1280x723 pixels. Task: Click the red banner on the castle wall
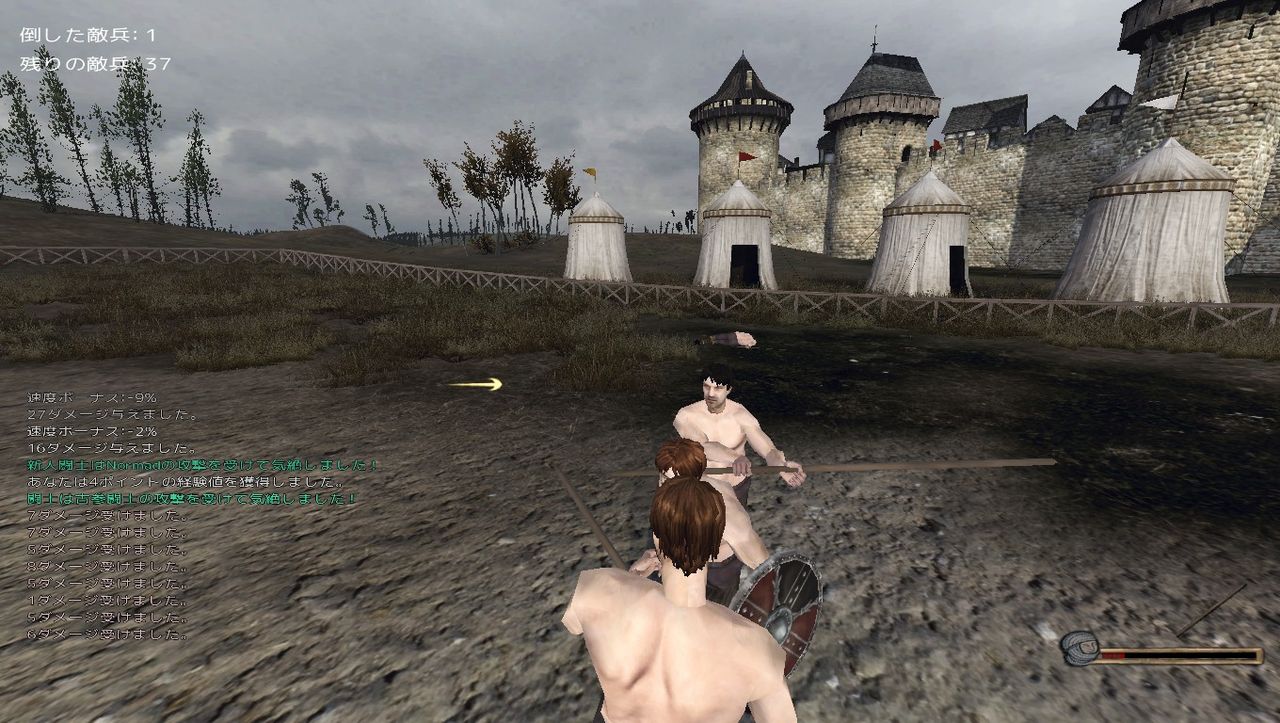point(936,144)
